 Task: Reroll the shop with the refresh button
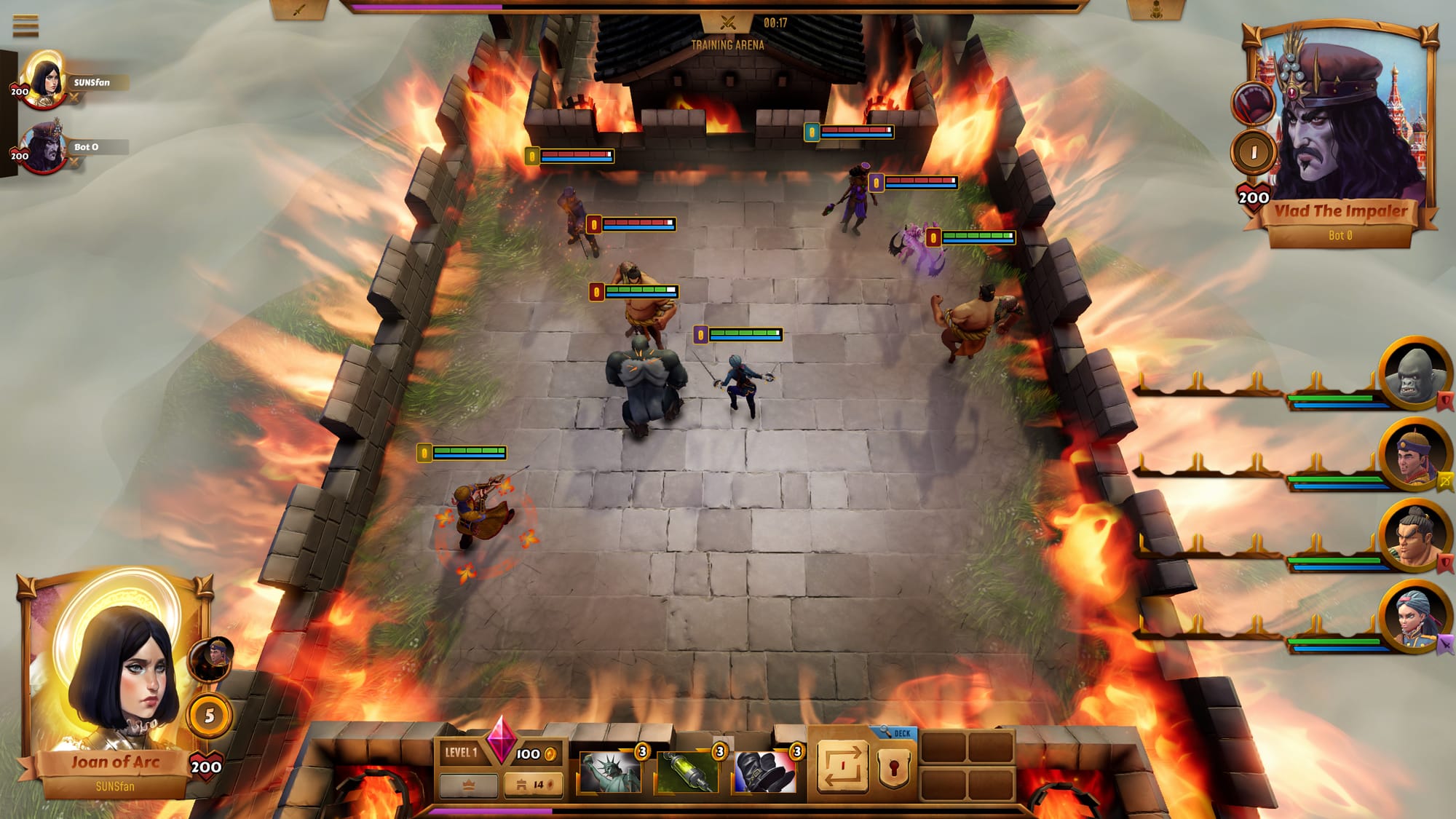842,767
